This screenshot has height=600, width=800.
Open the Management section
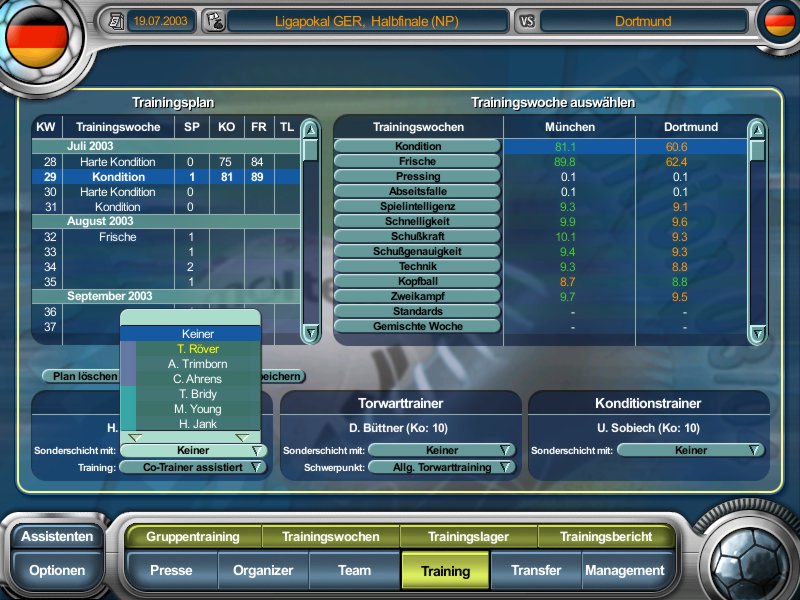point(624,571)
